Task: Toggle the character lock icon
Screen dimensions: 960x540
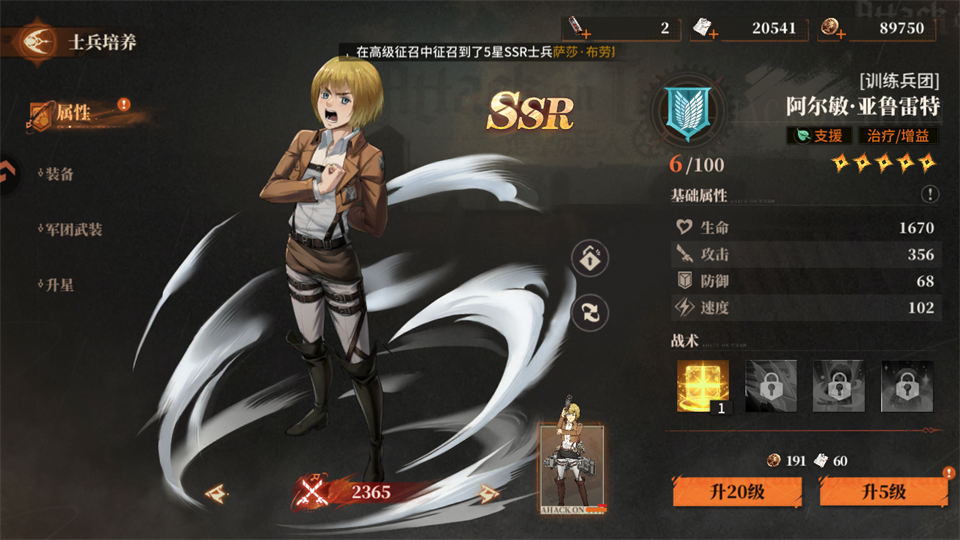Action: pyautogui.click(x=590, y=258)
